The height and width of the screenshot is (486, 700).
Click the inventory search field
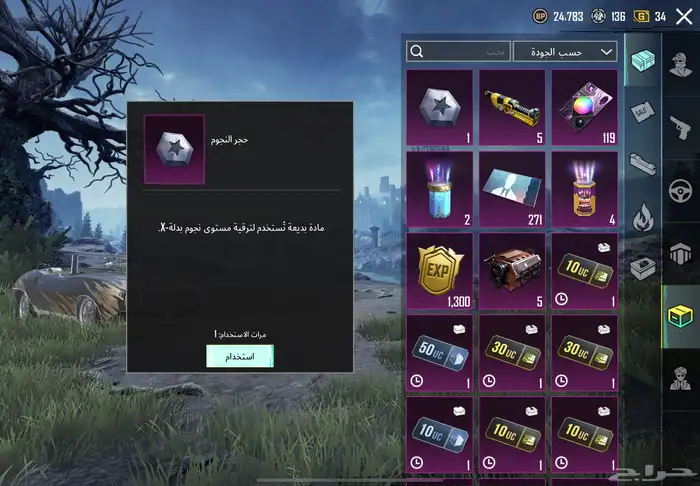[x=458, y=51]
